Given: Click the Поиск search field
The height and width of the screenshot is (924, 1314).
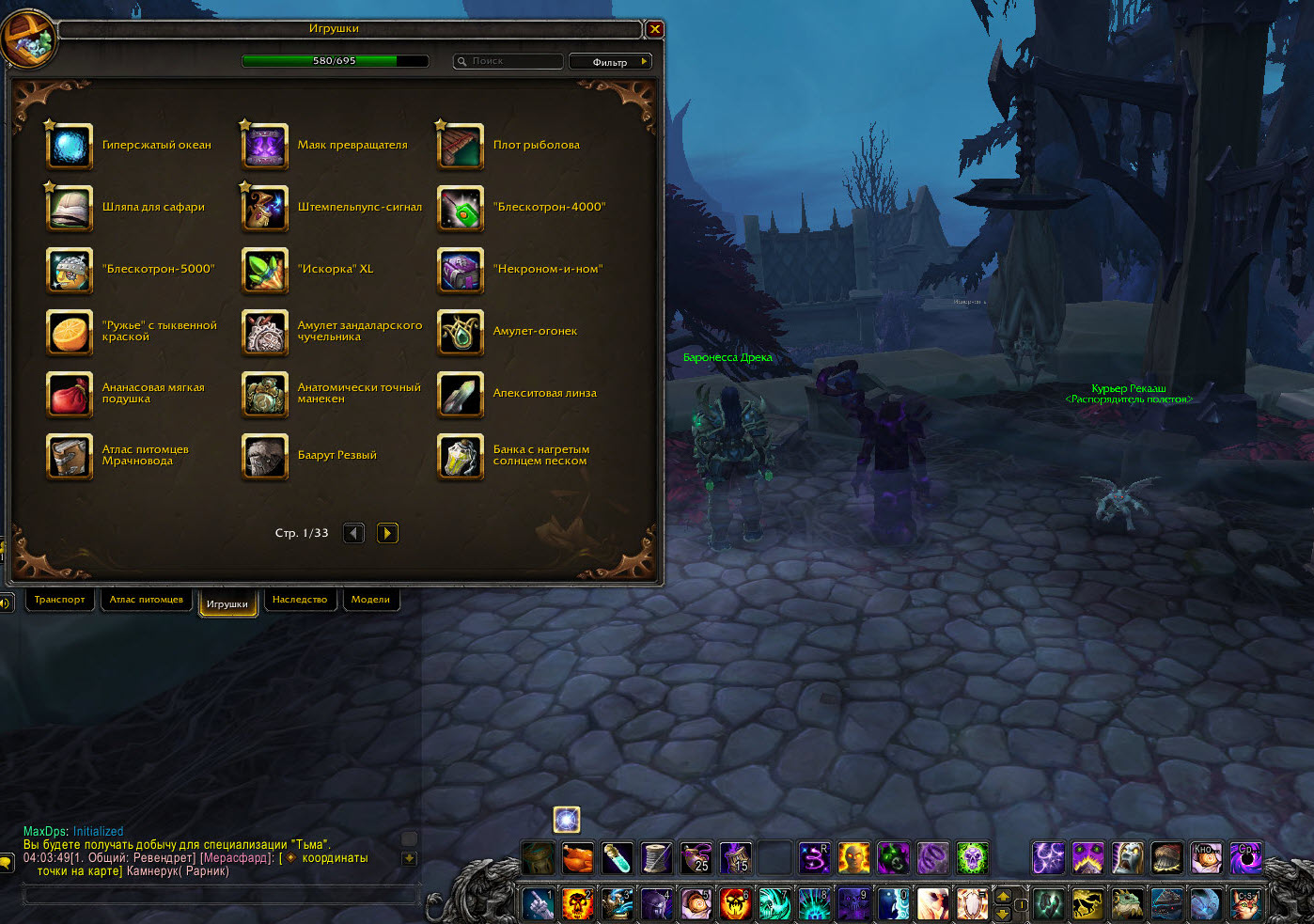Looking at the screenshot, I should click(508, 61).
